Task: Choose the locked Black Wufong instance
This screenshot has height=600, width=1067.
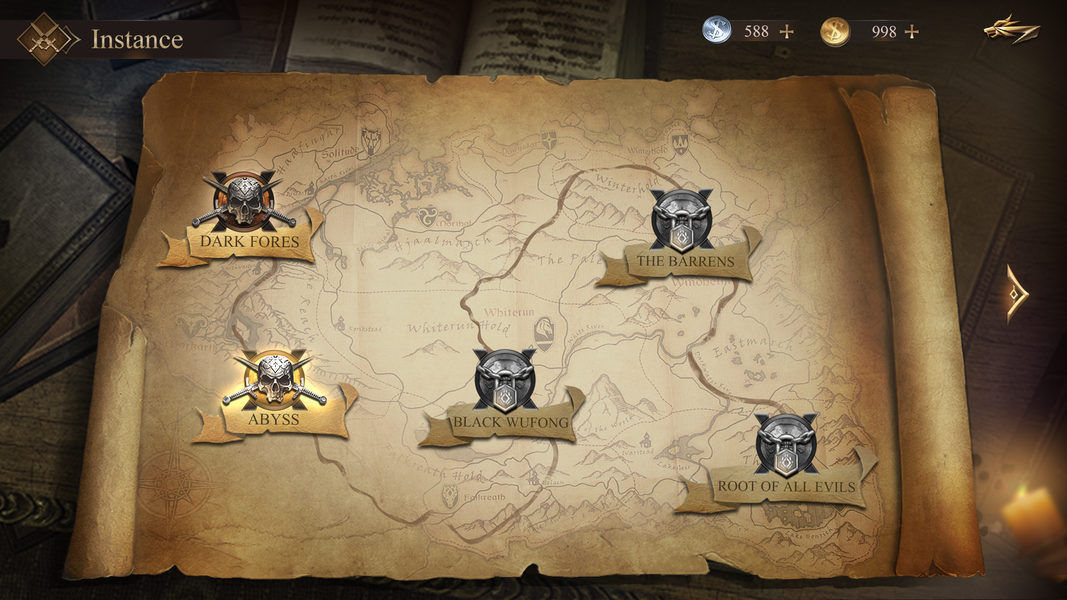Action: 506,383
